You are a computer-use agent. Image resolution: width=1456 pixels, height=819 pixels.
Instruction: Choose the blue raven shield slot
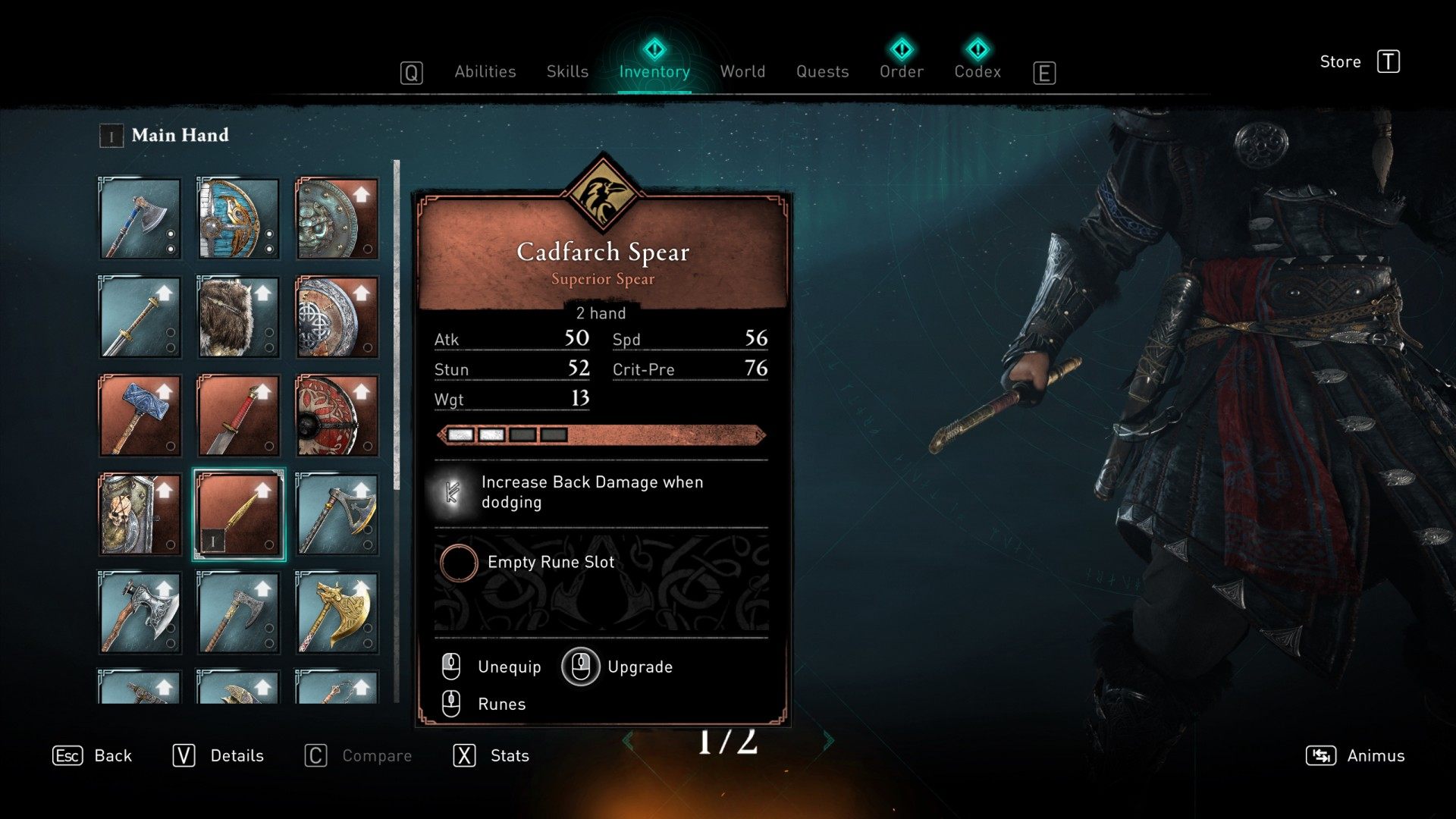[x=238, y=219]
